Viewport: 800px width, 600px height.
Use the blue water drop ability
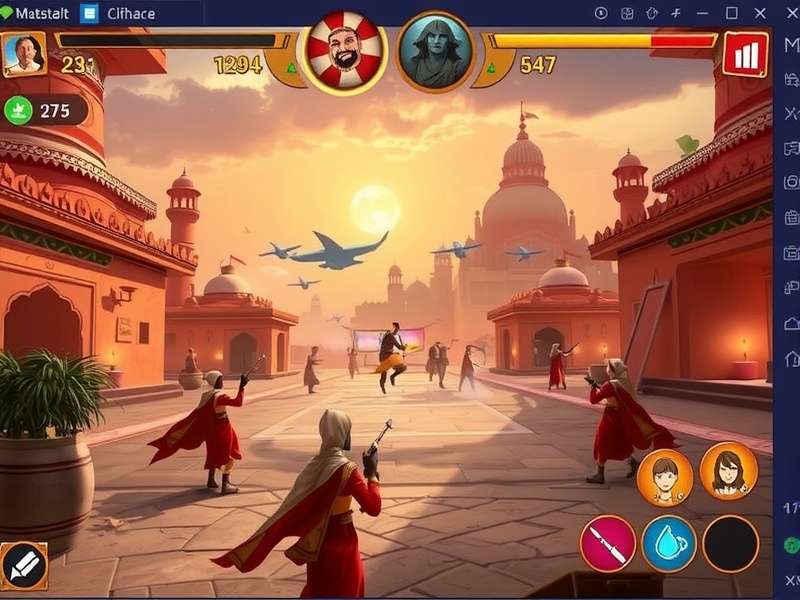click(x=669, y=544)
